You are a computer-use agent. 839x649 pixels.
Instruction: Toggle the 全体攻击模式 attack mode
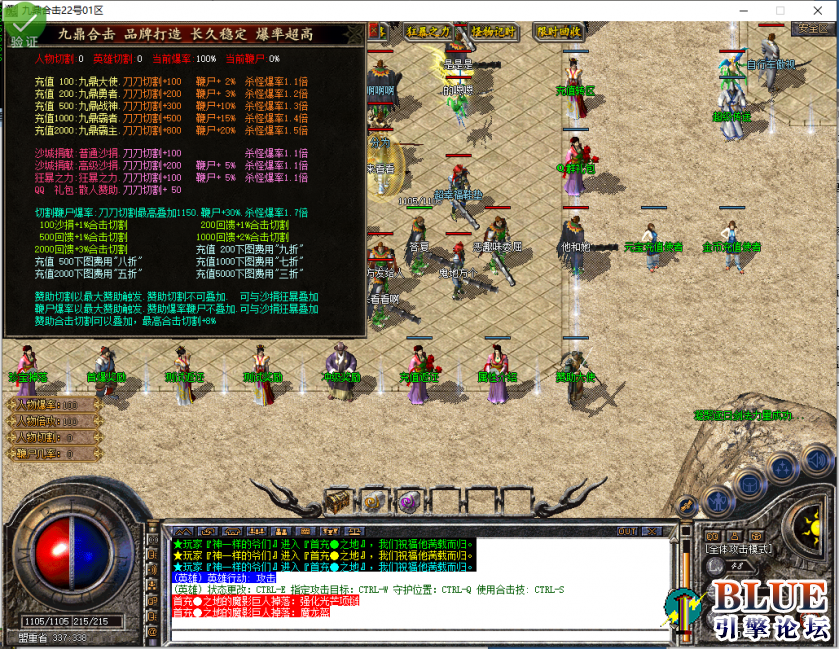tap(738, 549)
